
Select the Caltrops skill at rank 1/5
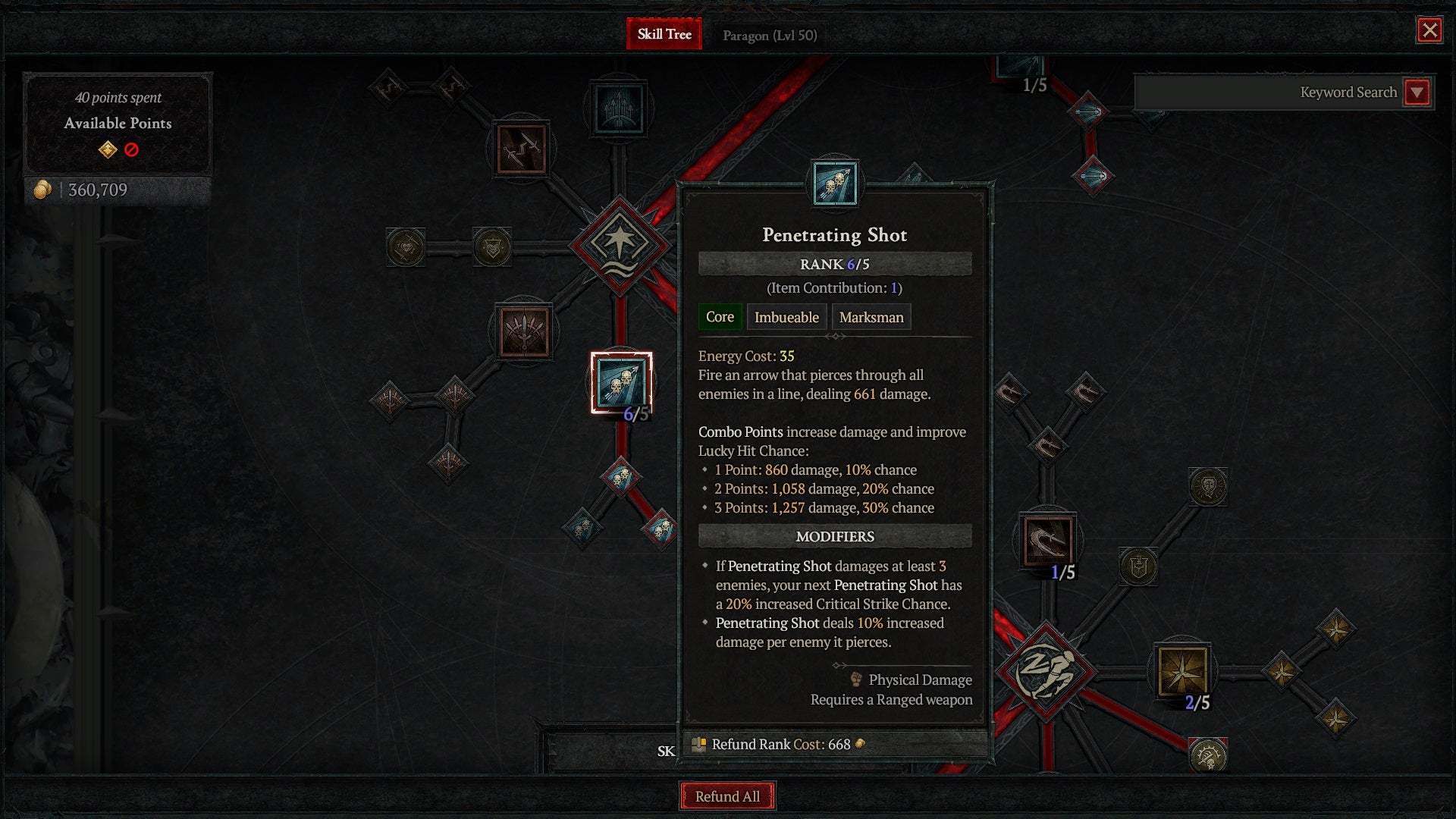(x=1050, y=538)
